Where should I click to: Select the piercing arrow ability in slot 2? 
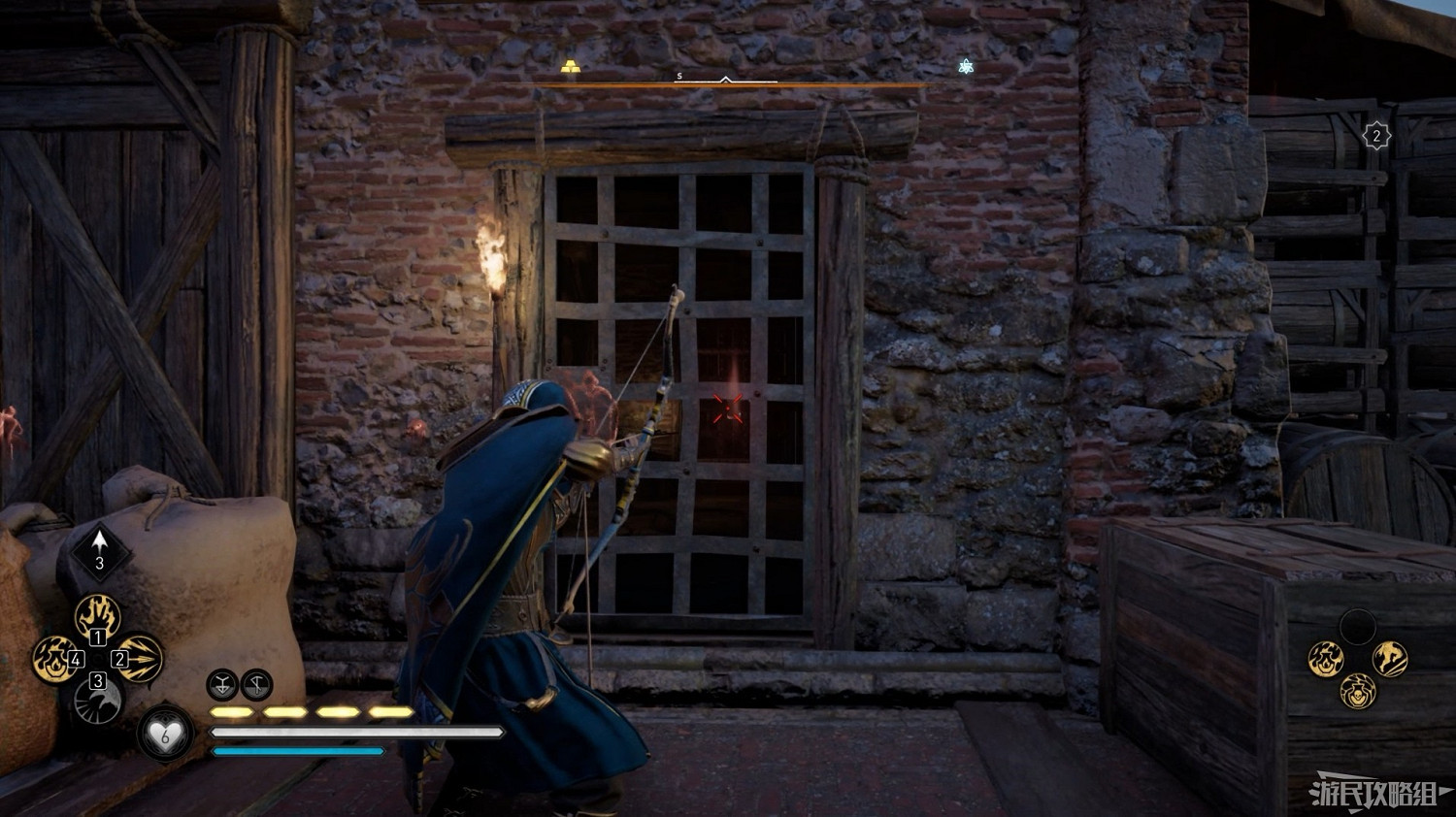pos(141,659)
